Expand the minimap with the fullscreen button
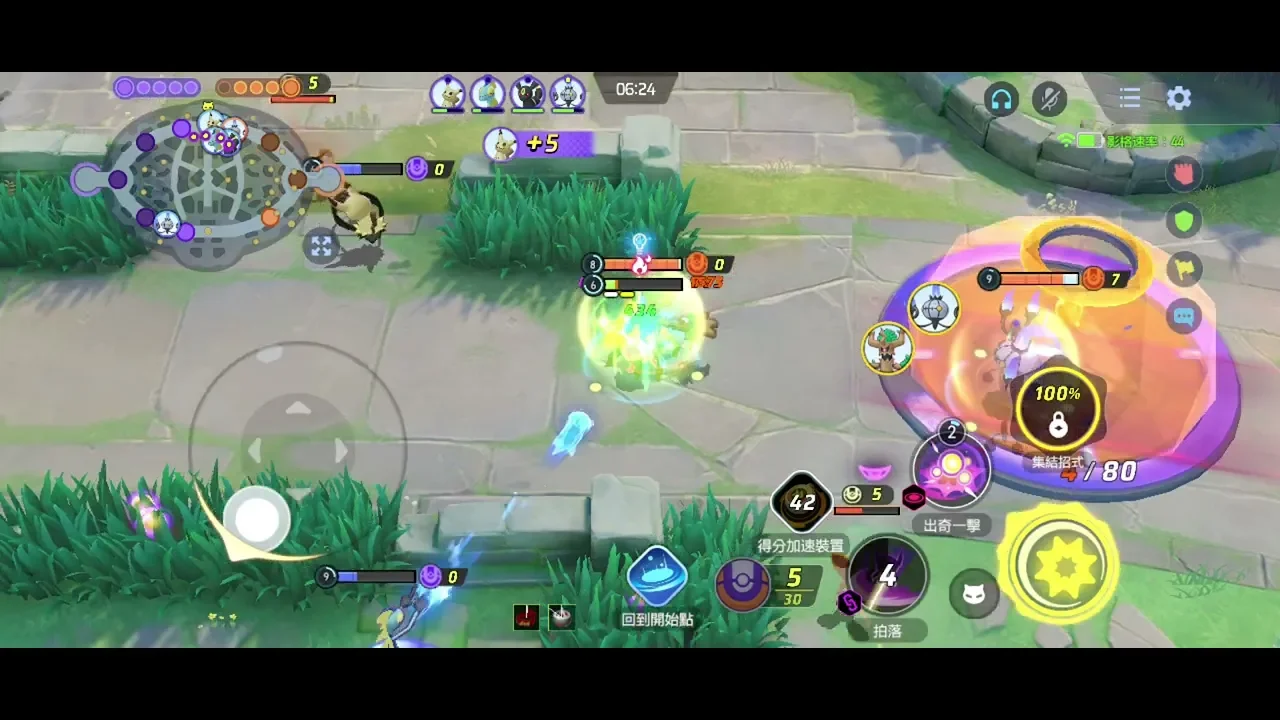 click(x=321, y=246)
